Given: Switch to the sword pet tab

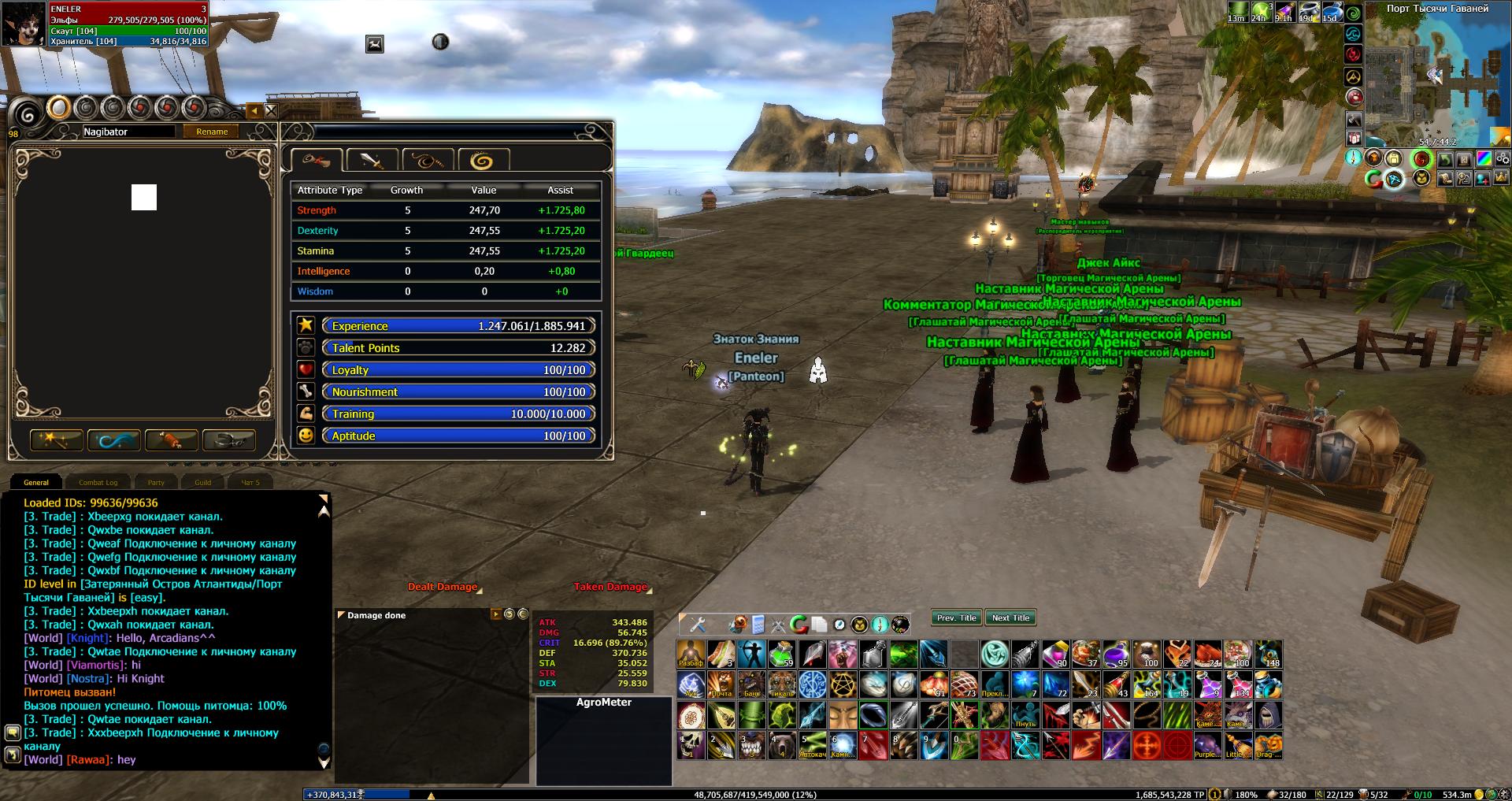Looking at the screenshot, I should click(x=372, y=161).
